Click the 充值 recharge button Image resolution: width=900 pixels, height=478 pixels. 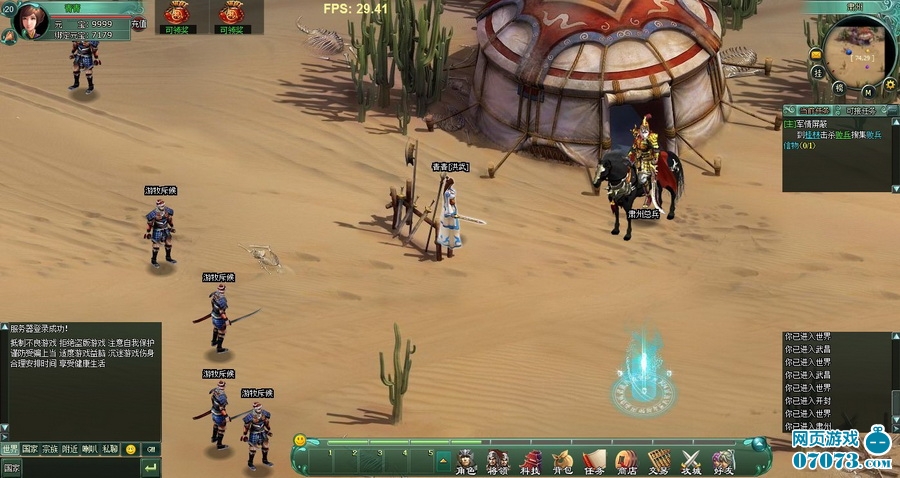pos(139,23)
